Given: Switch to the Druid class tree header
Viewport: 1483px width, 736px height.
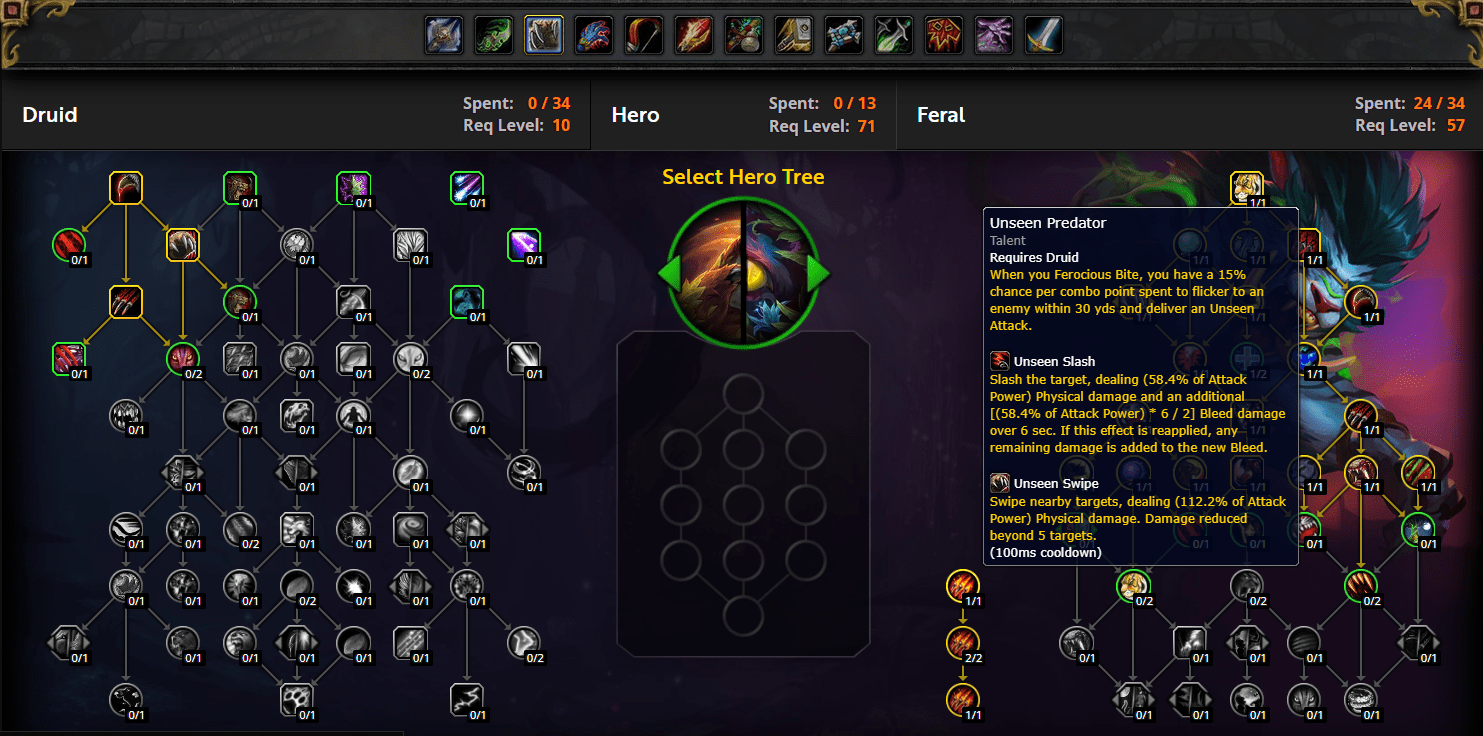Looking at the screenshot, I should (x=49, y=114).
